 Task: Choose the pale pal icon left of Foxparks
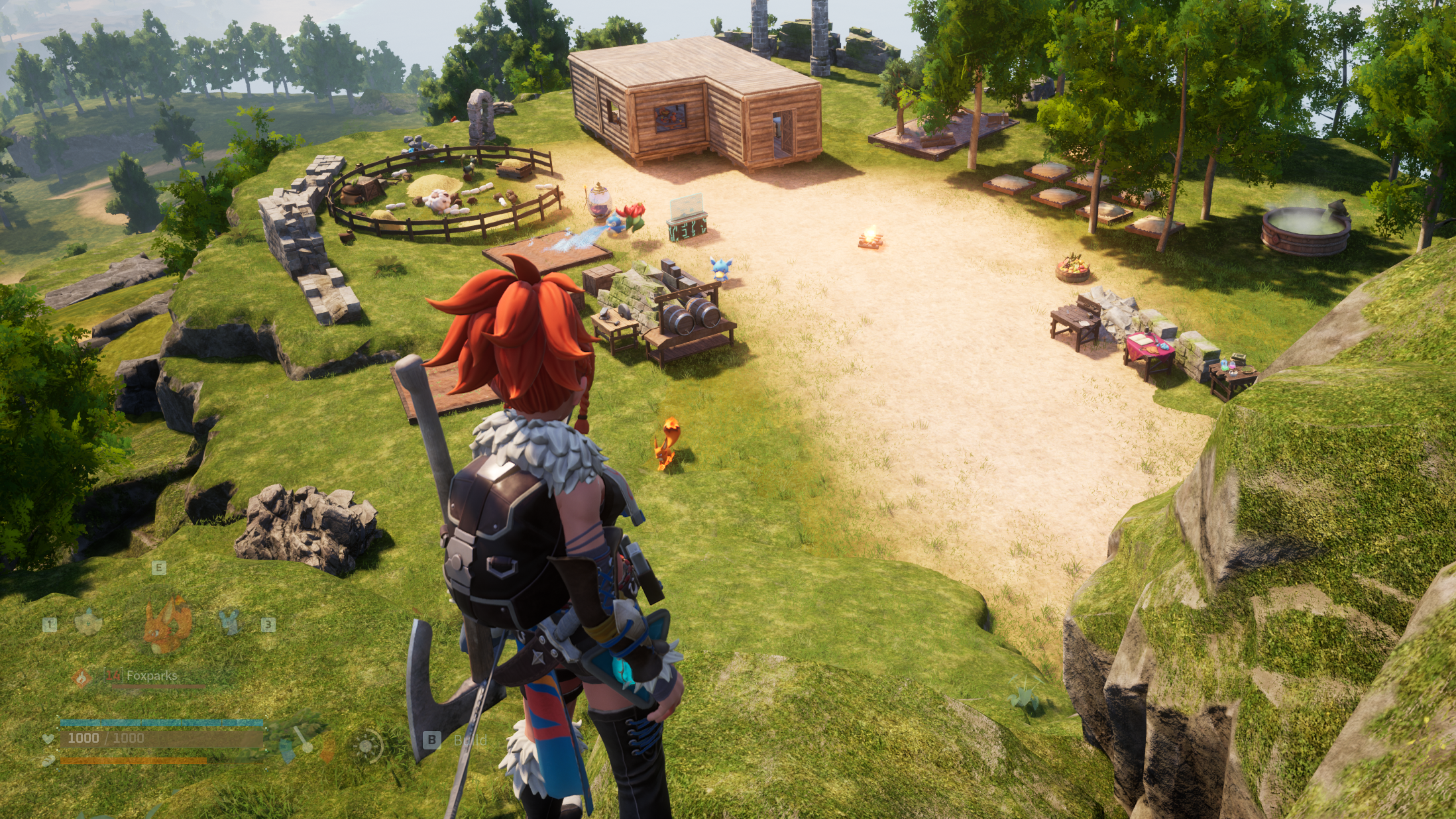coord(89,622)
